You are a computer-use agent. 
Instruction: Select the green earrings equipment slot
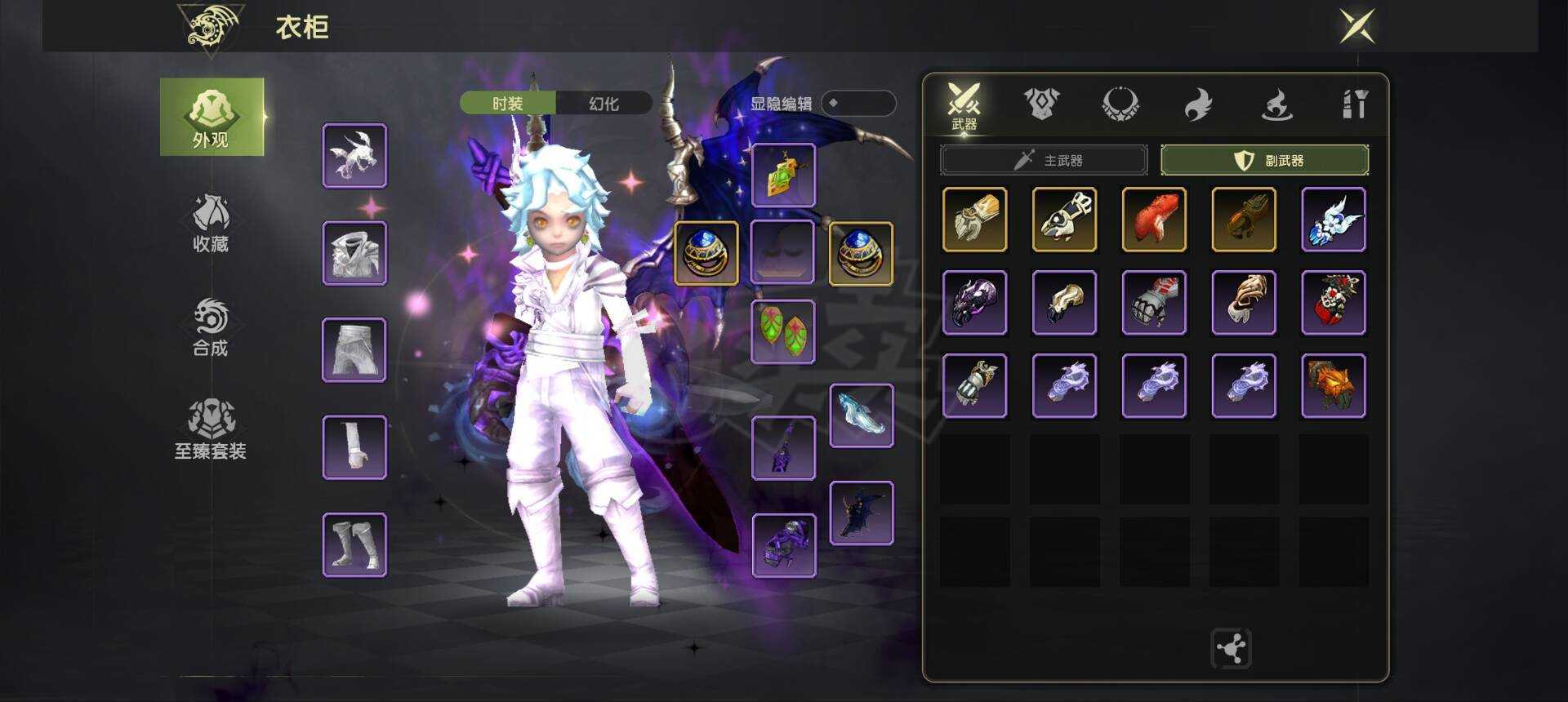pos(782,331)
